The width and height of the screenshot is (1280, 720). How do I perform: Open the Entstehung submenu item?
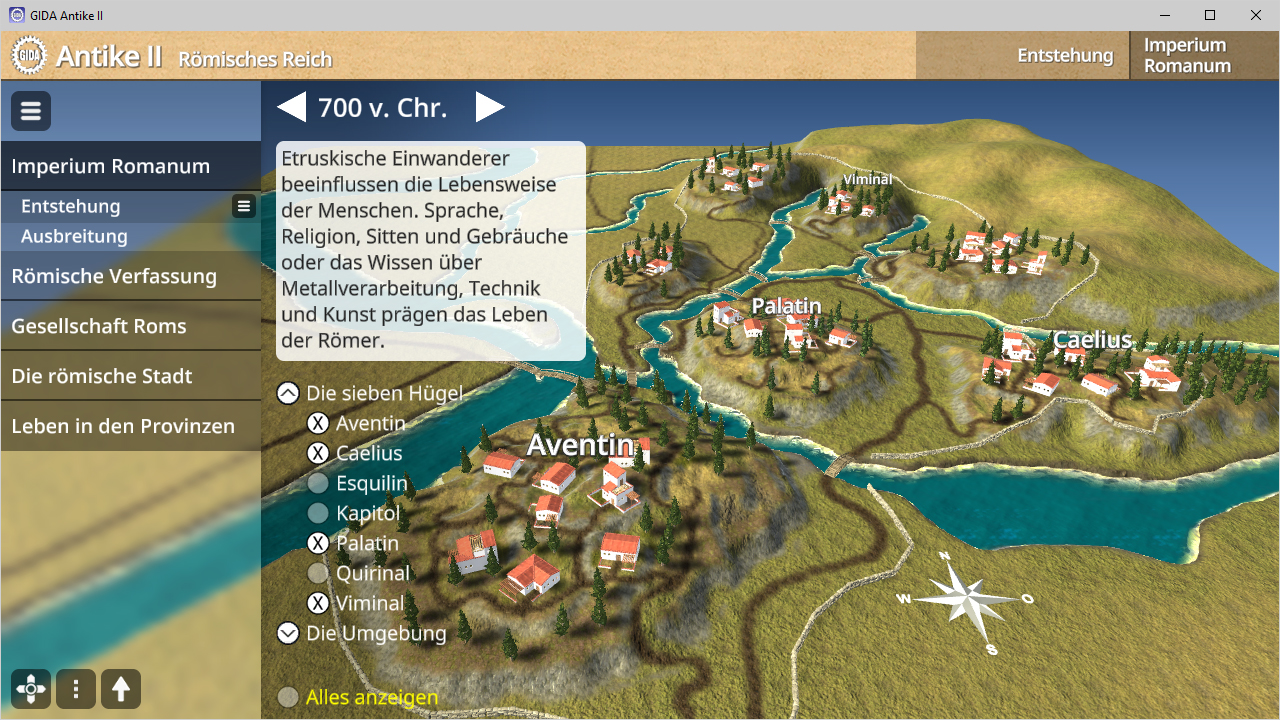point(71,206)
